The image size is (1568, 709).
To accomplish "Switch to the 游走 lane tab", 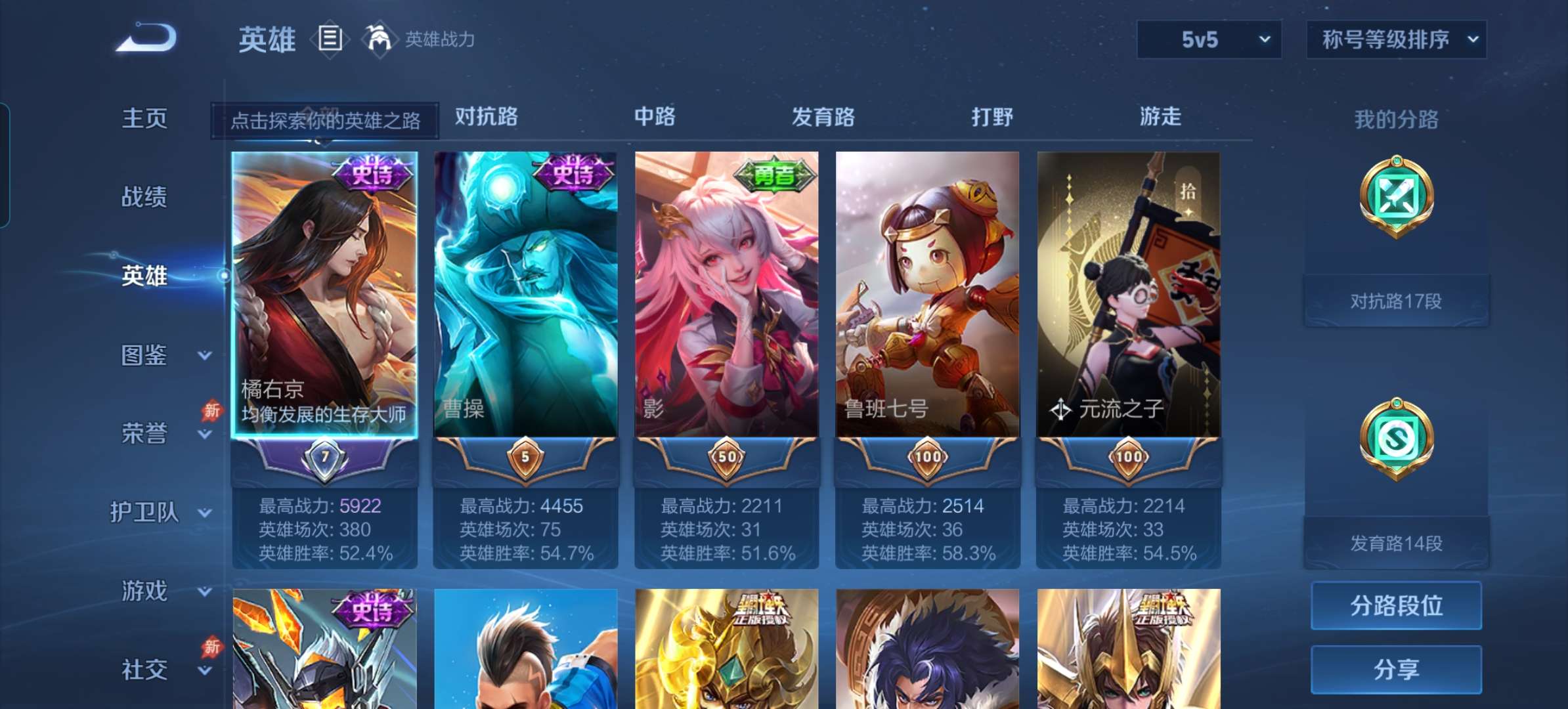I will tap(1161, 117).
